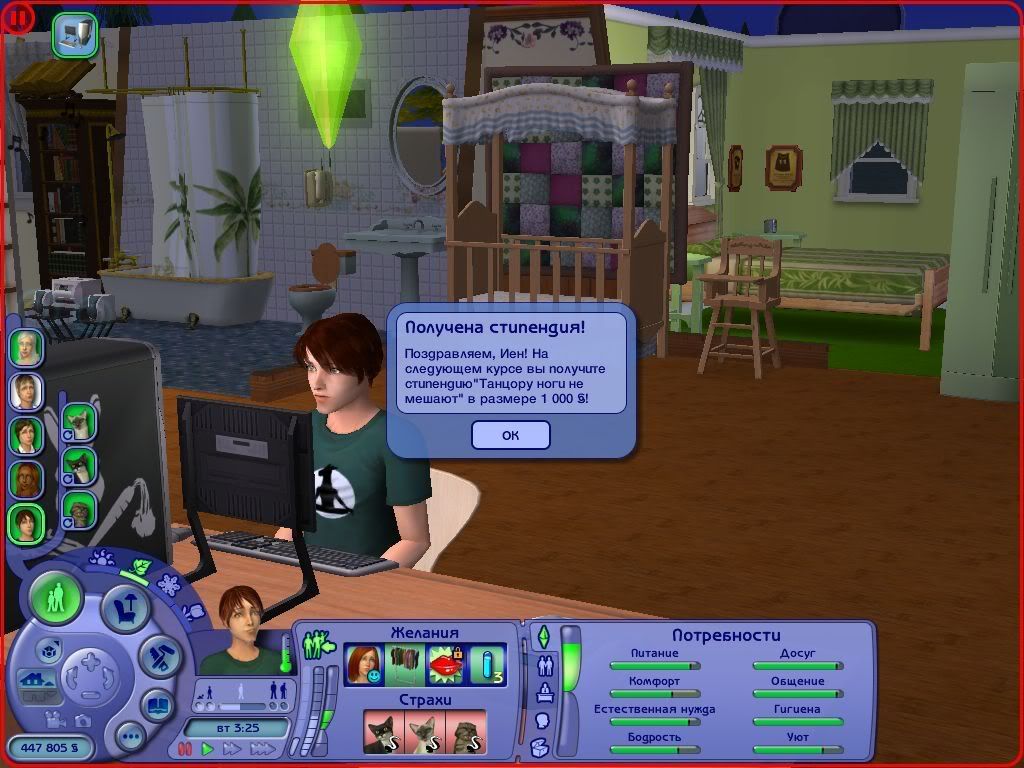The width and height of the screenshot is (1024, 768).
Task: Confirm the scholarship dialog with OK
Action: tap(510, 435)
